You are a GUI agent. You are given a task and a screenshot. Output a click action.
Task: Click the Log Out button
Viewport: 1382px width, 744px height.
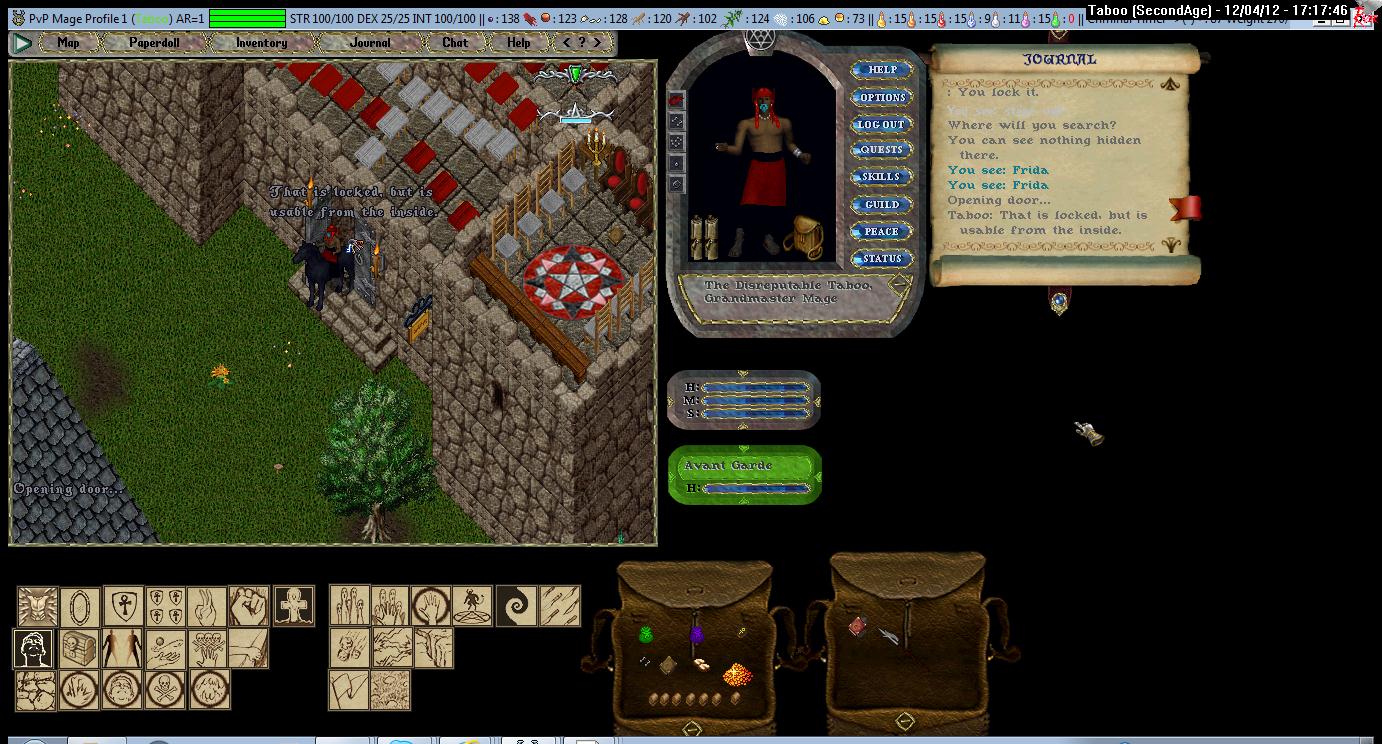pyautogui.click(x=881, y=124)
